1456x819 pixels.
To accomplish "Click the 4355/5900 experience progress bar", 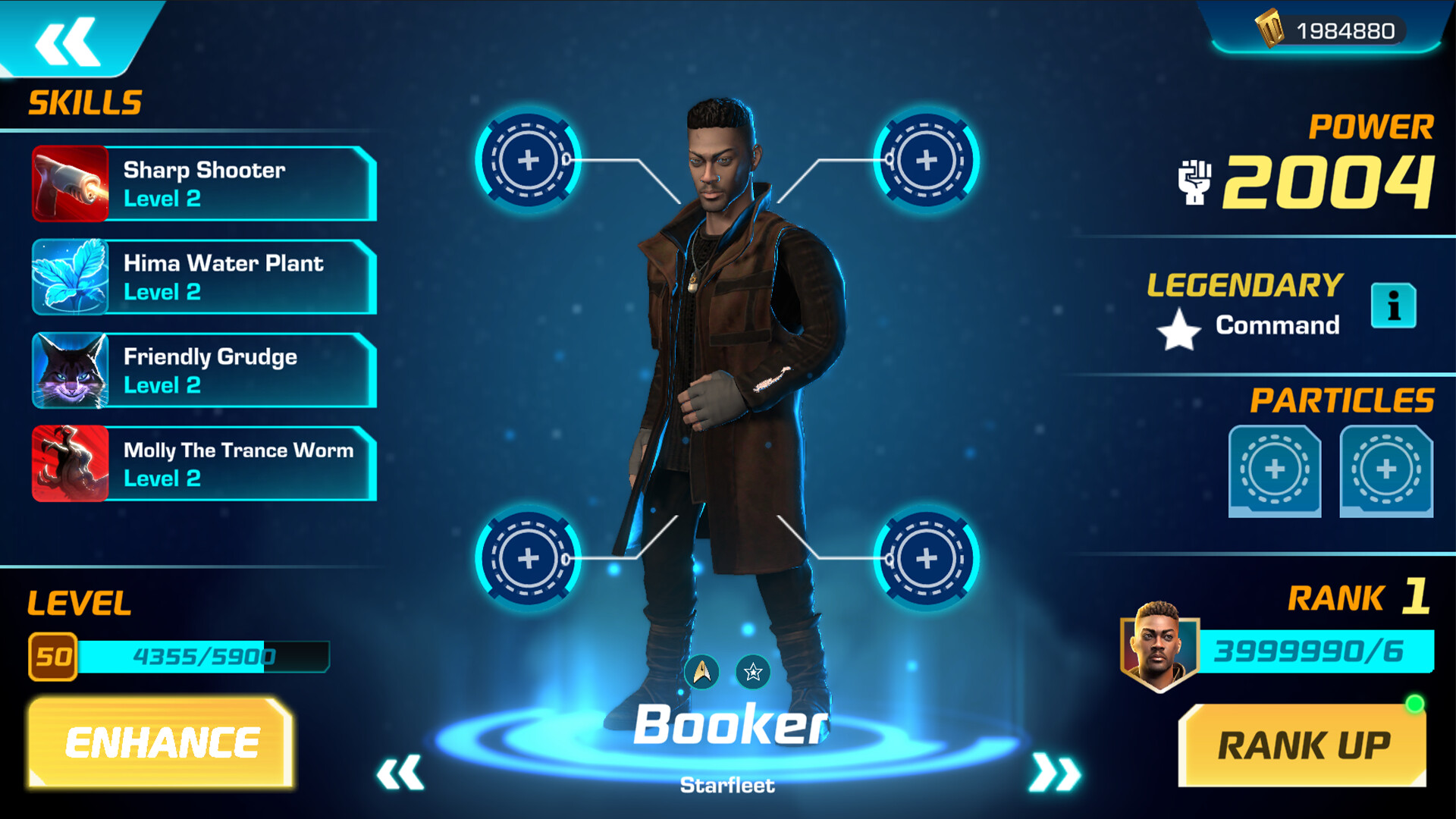I will [205, 657].
